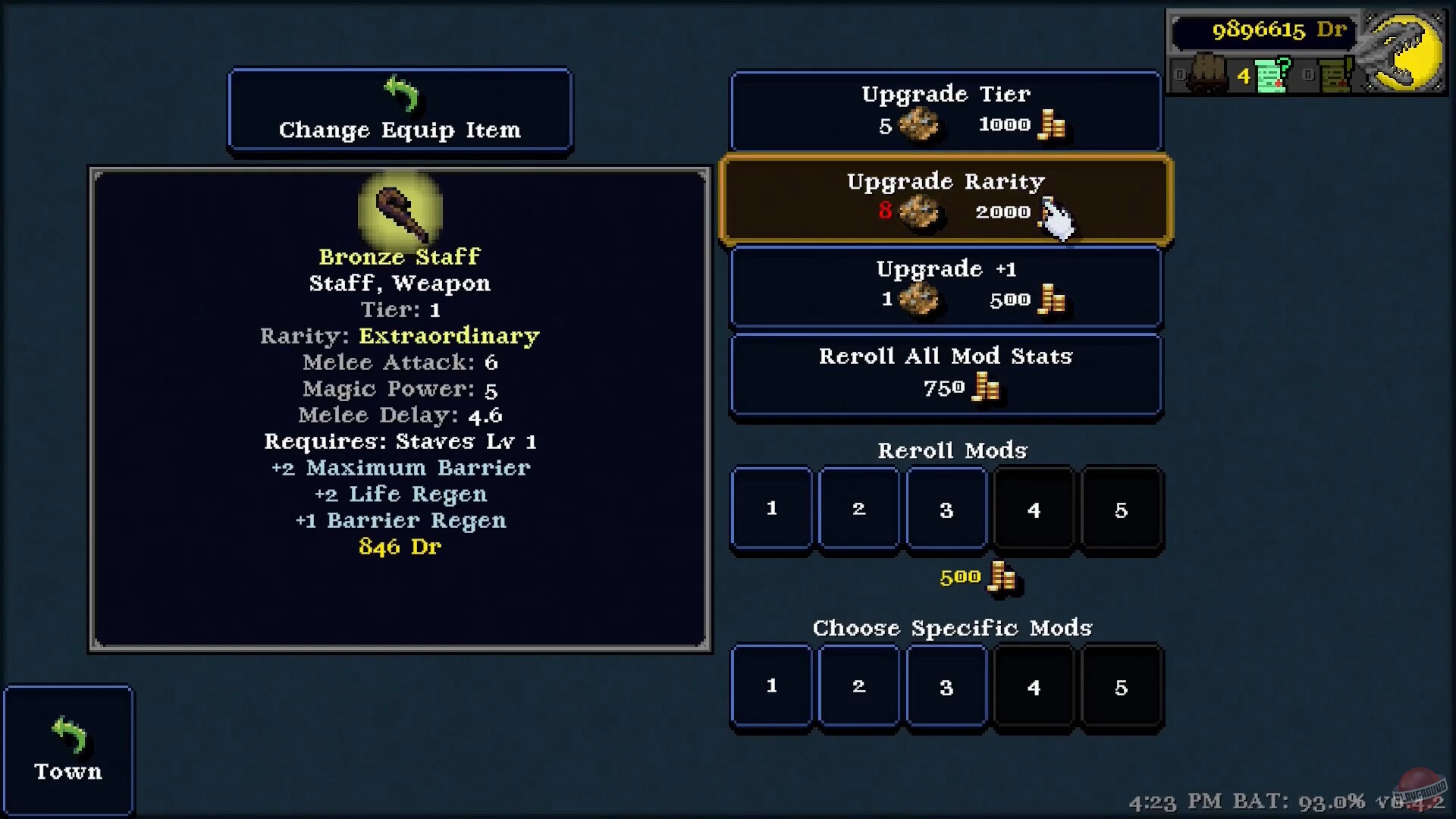1456x819 pixels.
Task: Click the ore icon on Upgrade Tier
Action: point(921,125)
